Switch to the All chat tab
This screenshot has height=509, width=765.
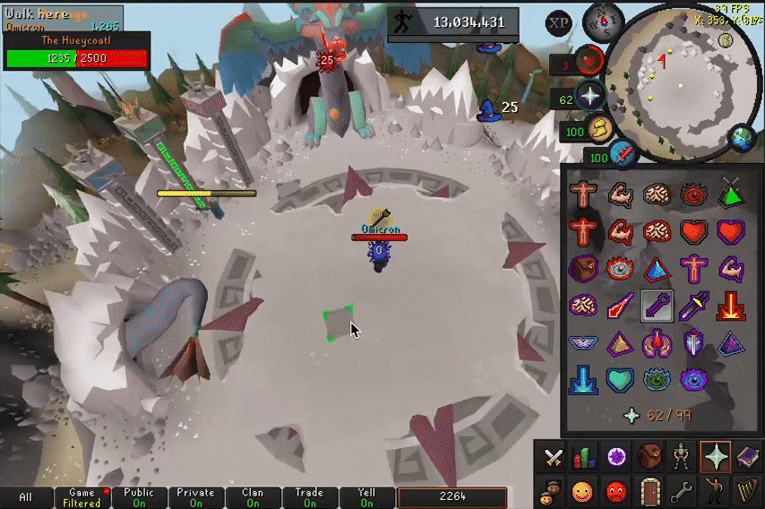click(26, 497)
